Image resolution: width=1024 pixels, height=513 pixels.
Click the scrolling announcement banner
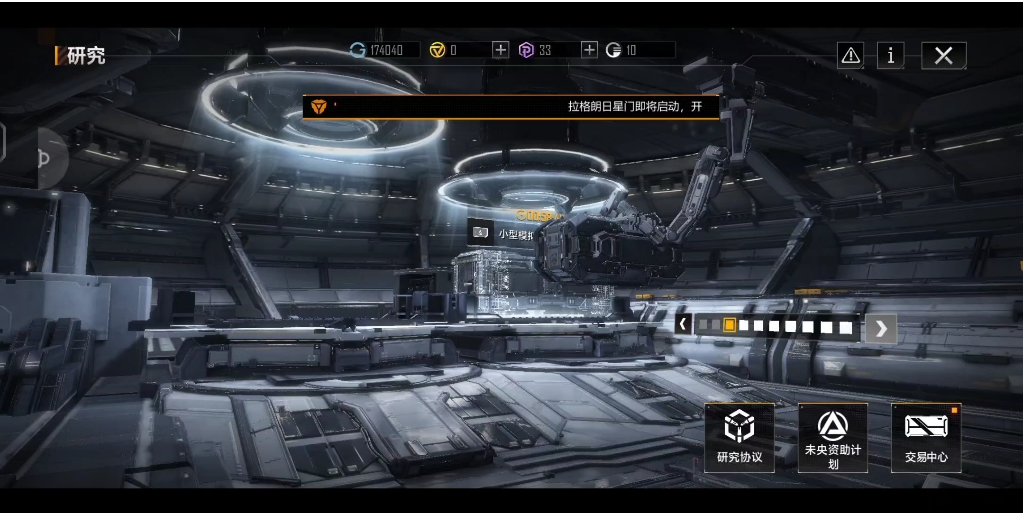511,106
